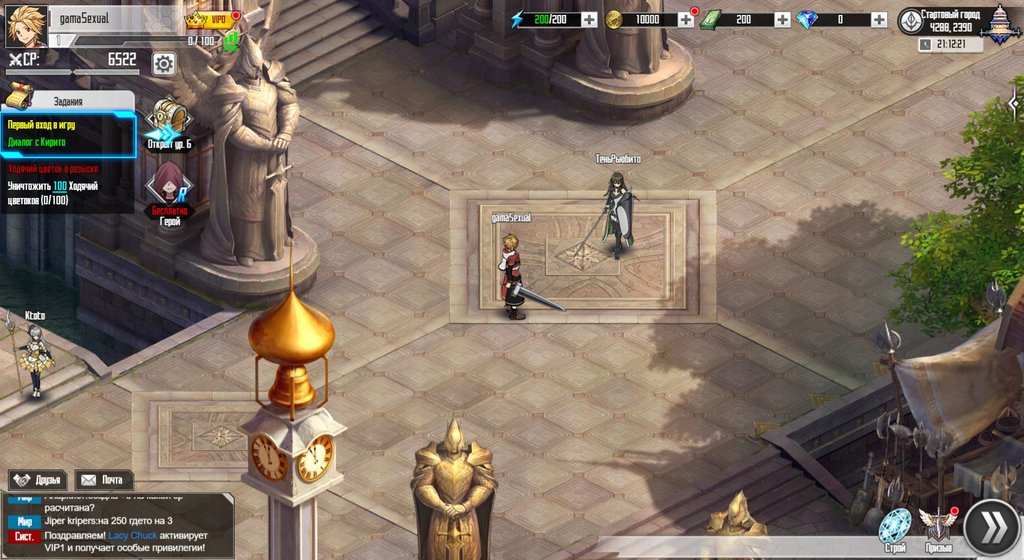Viewport: 1024px width, 560px height.
Task: Buy diamonds with the plus button
Action: pos(878,20)
